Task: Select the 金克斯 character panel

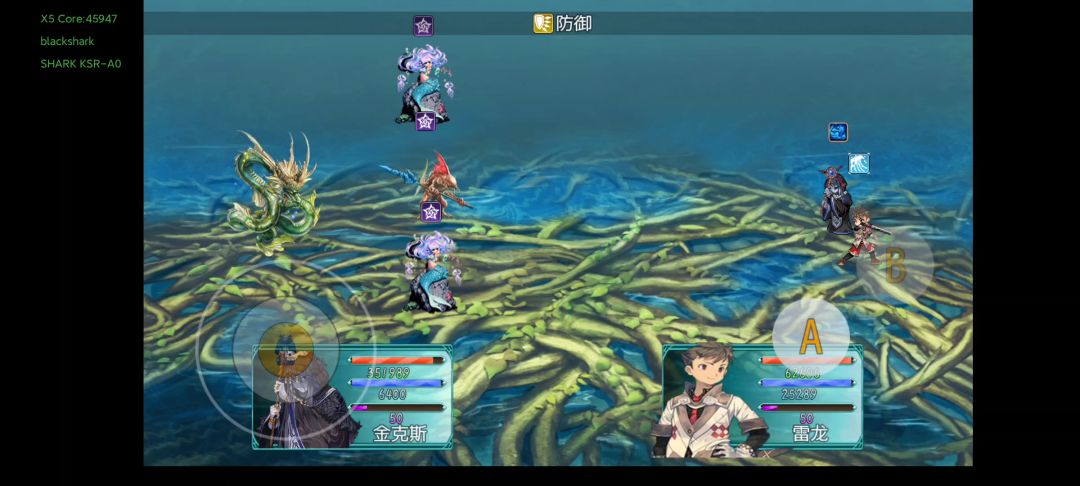Action: (x=352, y=397)
